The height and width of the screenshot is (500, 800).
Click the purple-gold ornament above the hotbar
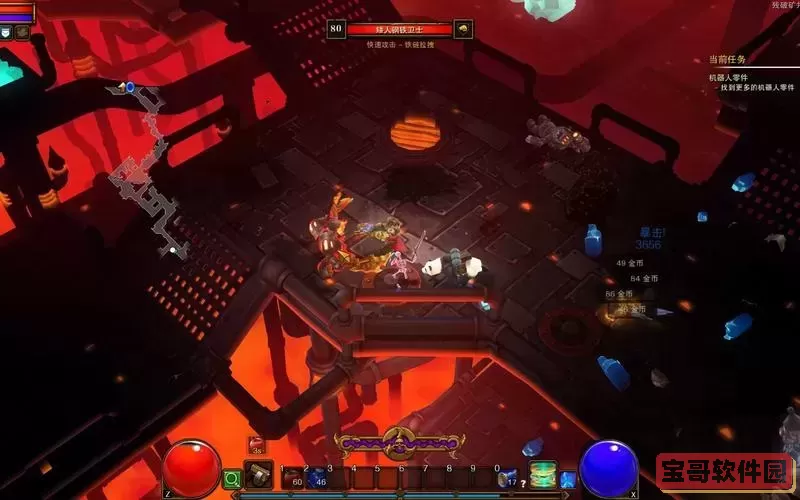[x=398, y=442]
